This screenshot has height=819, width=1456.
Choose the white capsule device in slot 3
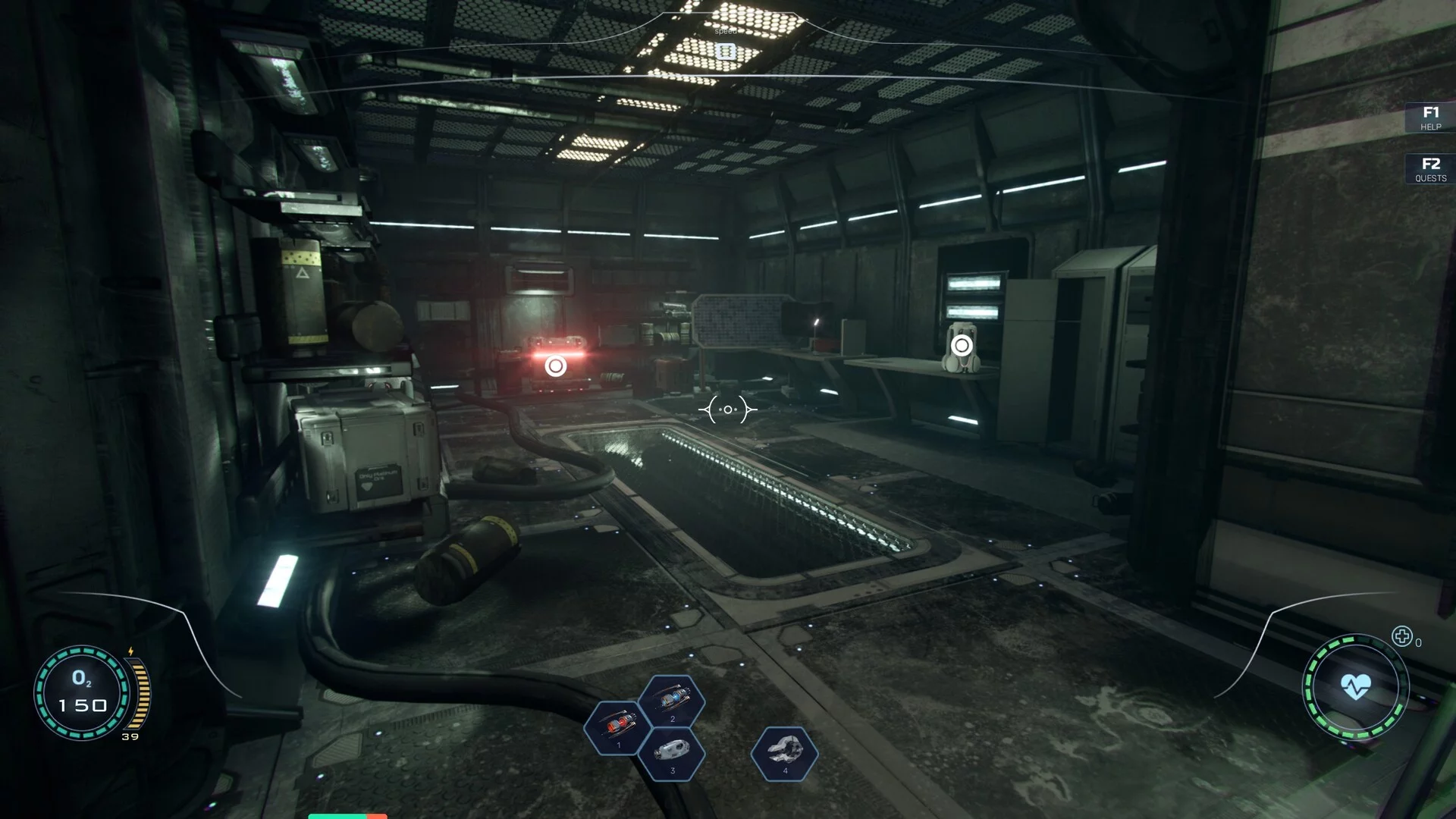(672, 753)
